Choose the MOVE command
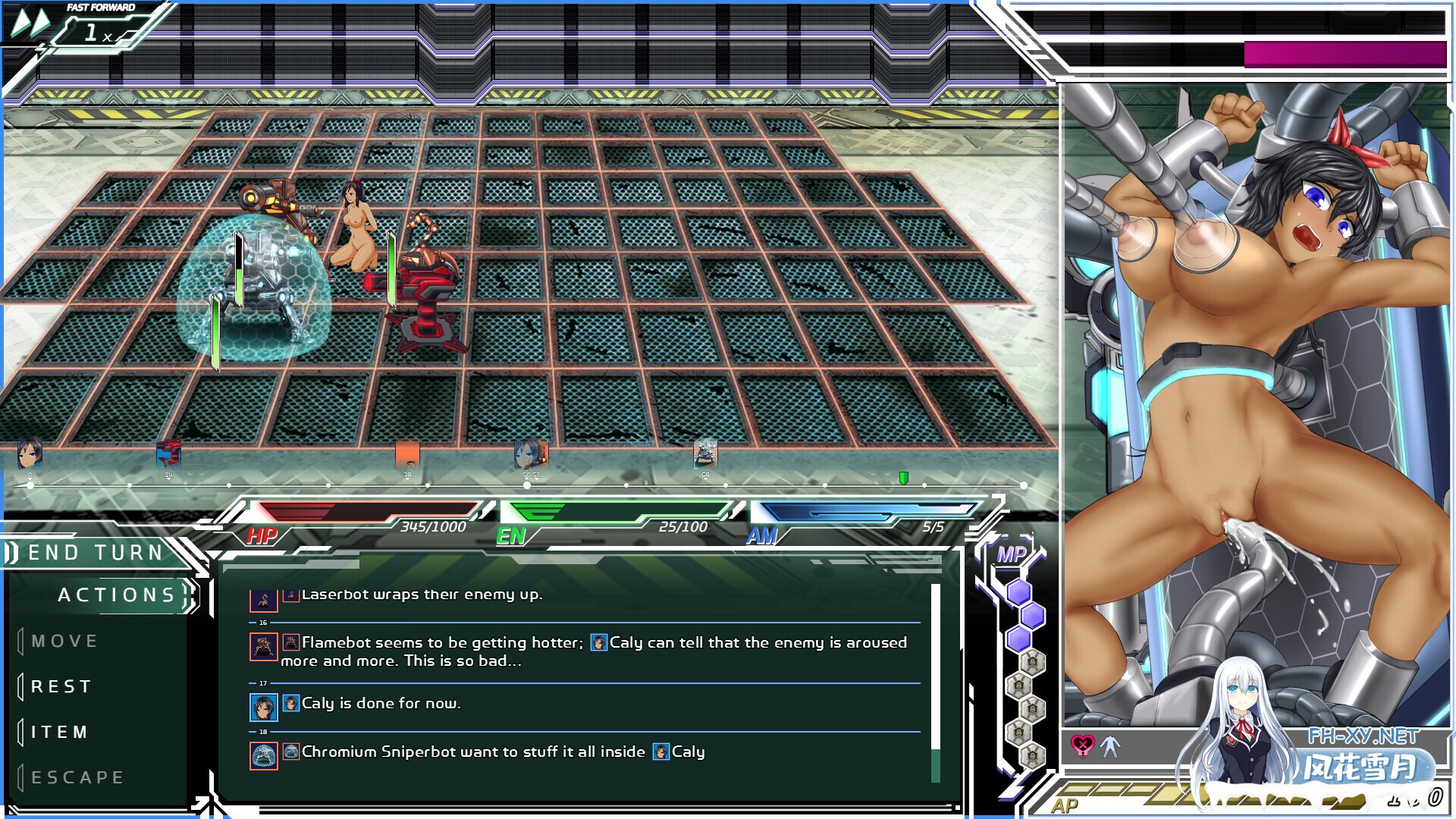 coord(65,641)
